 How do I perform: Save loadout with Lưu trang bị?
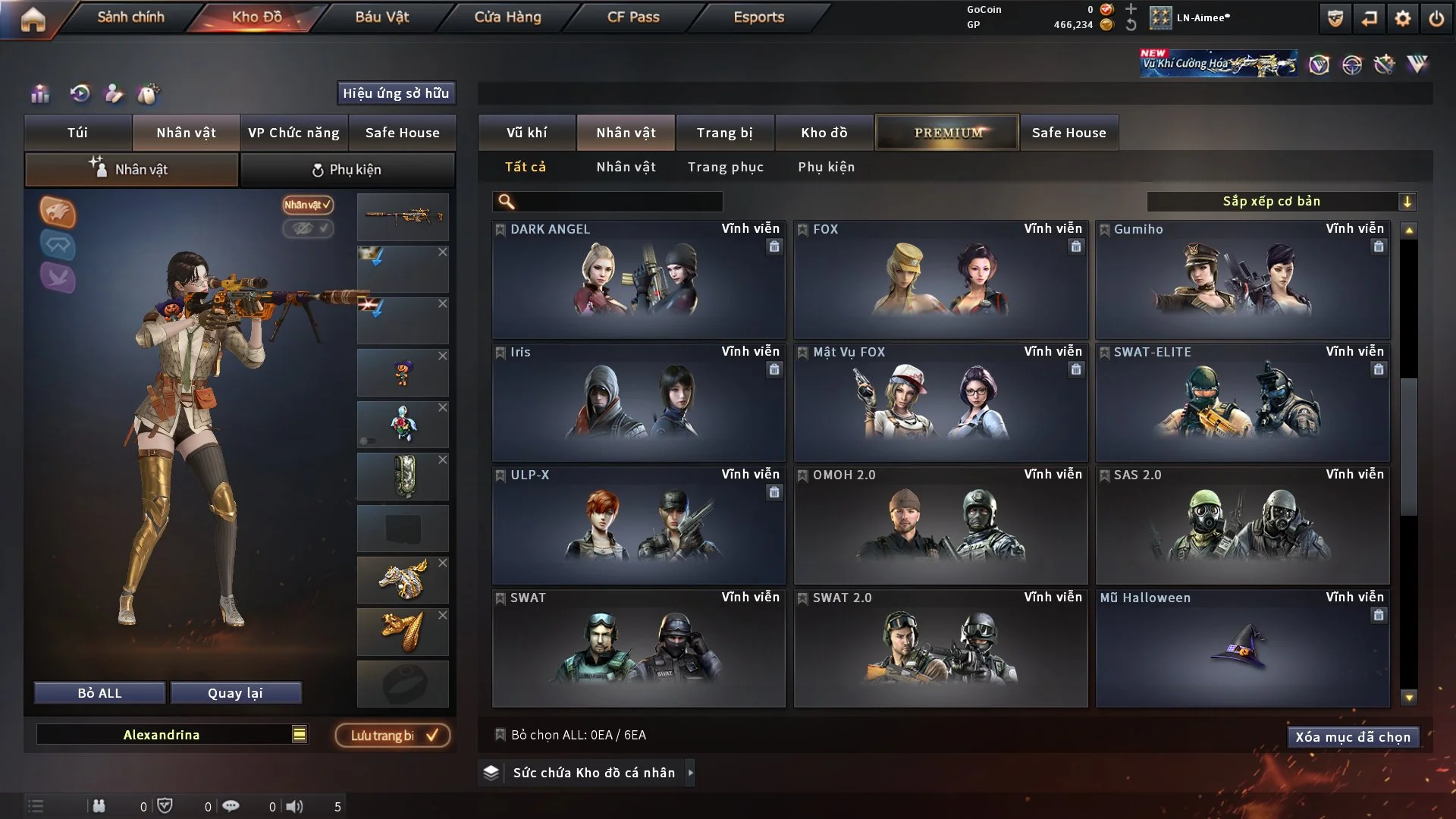pos(393,736)
